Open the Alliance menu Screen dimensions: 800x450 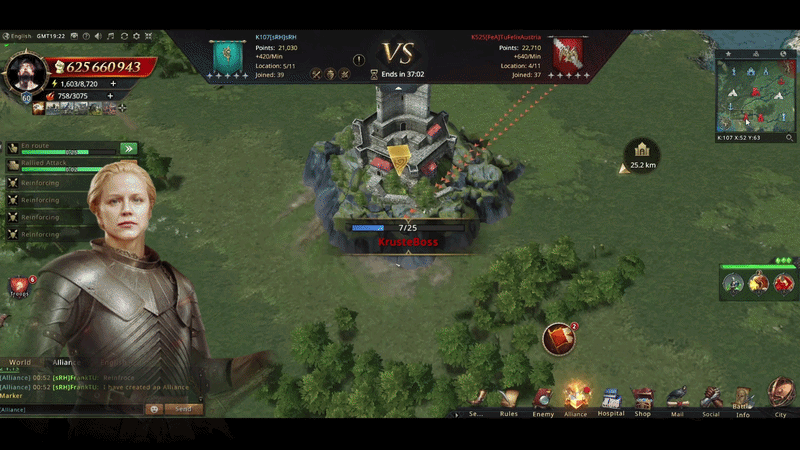[x=576, y=397]
